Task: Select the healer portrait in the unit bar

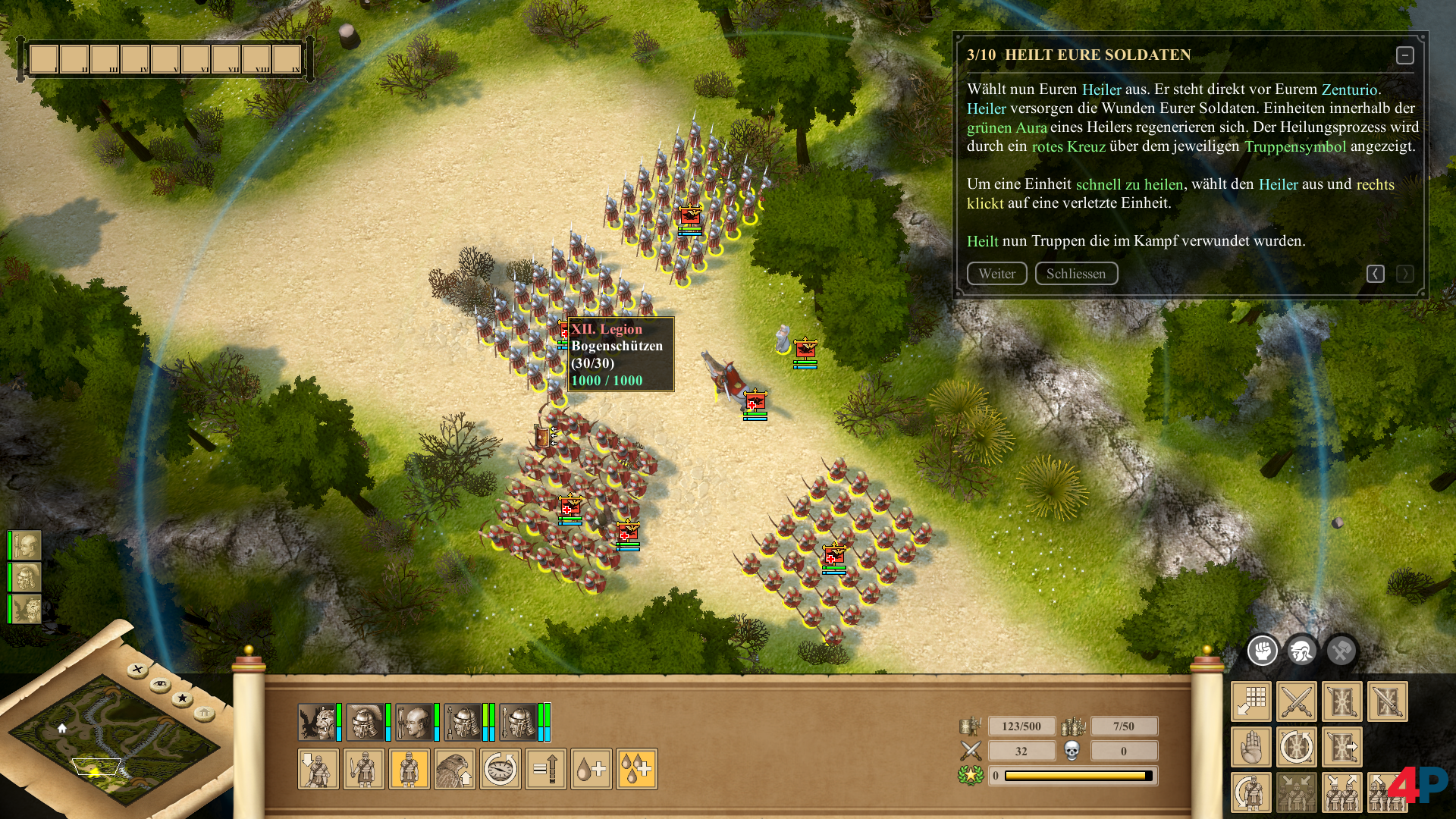Action: [x=413, y=722]
